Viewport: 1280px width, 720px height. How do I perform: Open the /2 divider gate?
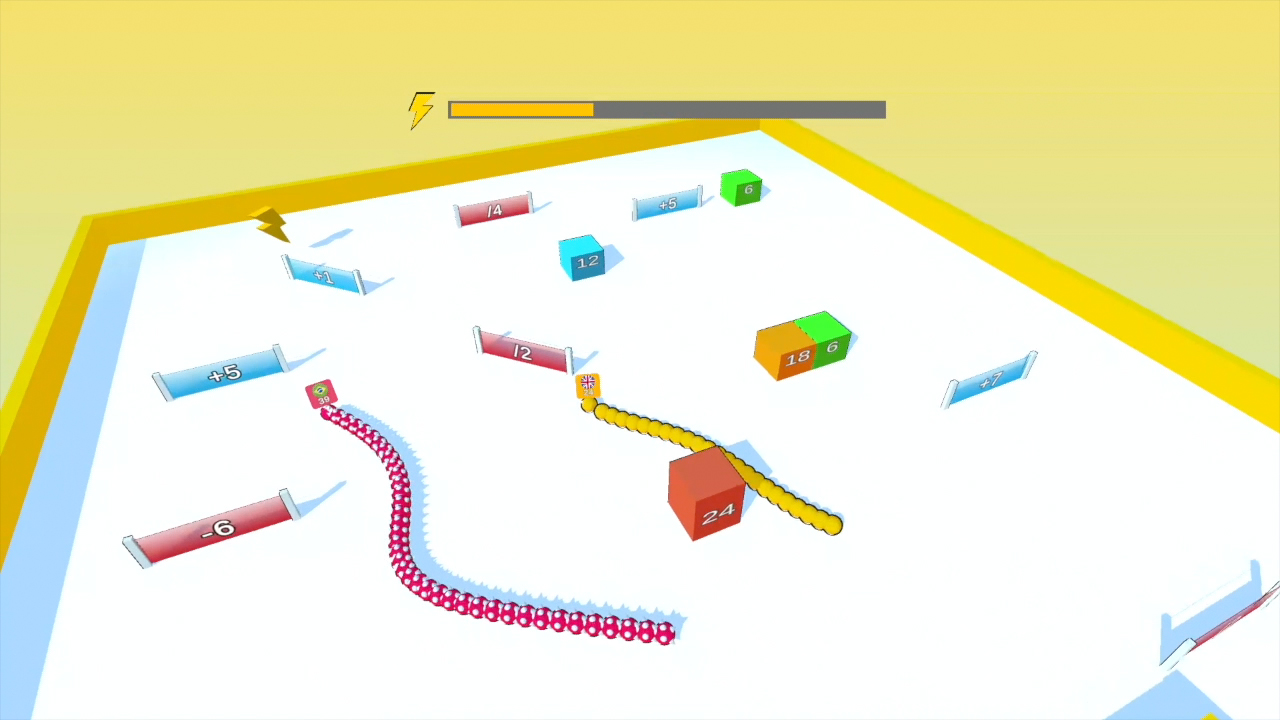click(x=521, y=350)
